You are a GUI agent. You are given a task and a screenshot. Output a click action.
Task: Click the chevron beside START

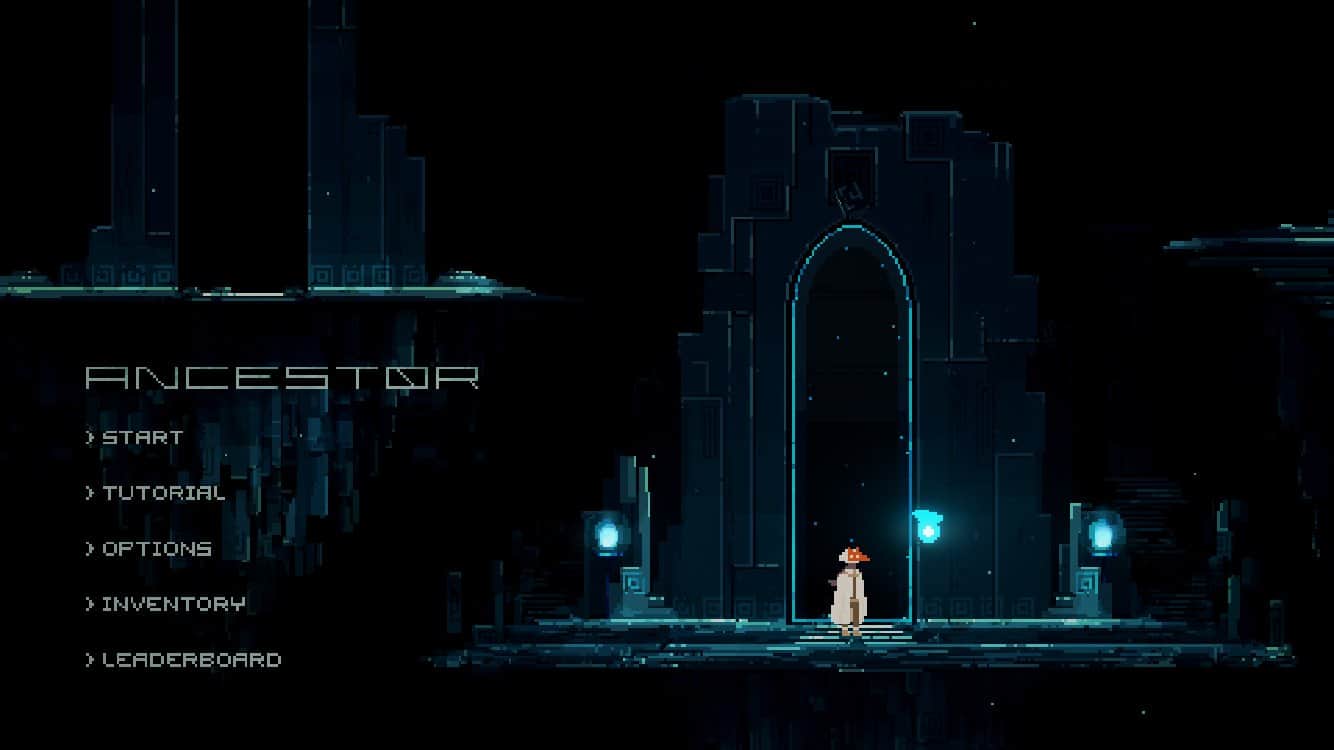89,436
